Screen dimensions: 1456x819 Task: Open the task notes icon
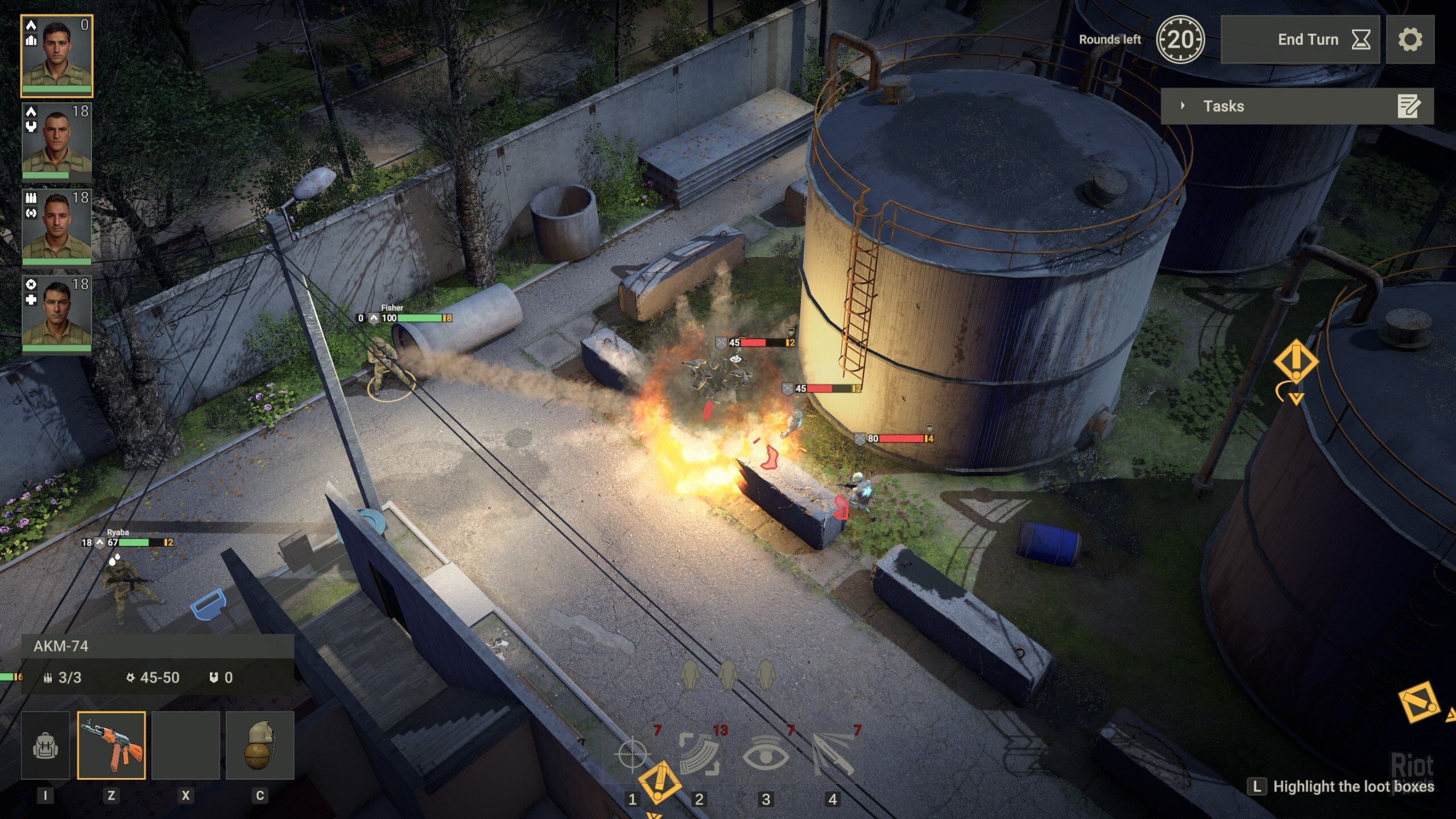1409,106
